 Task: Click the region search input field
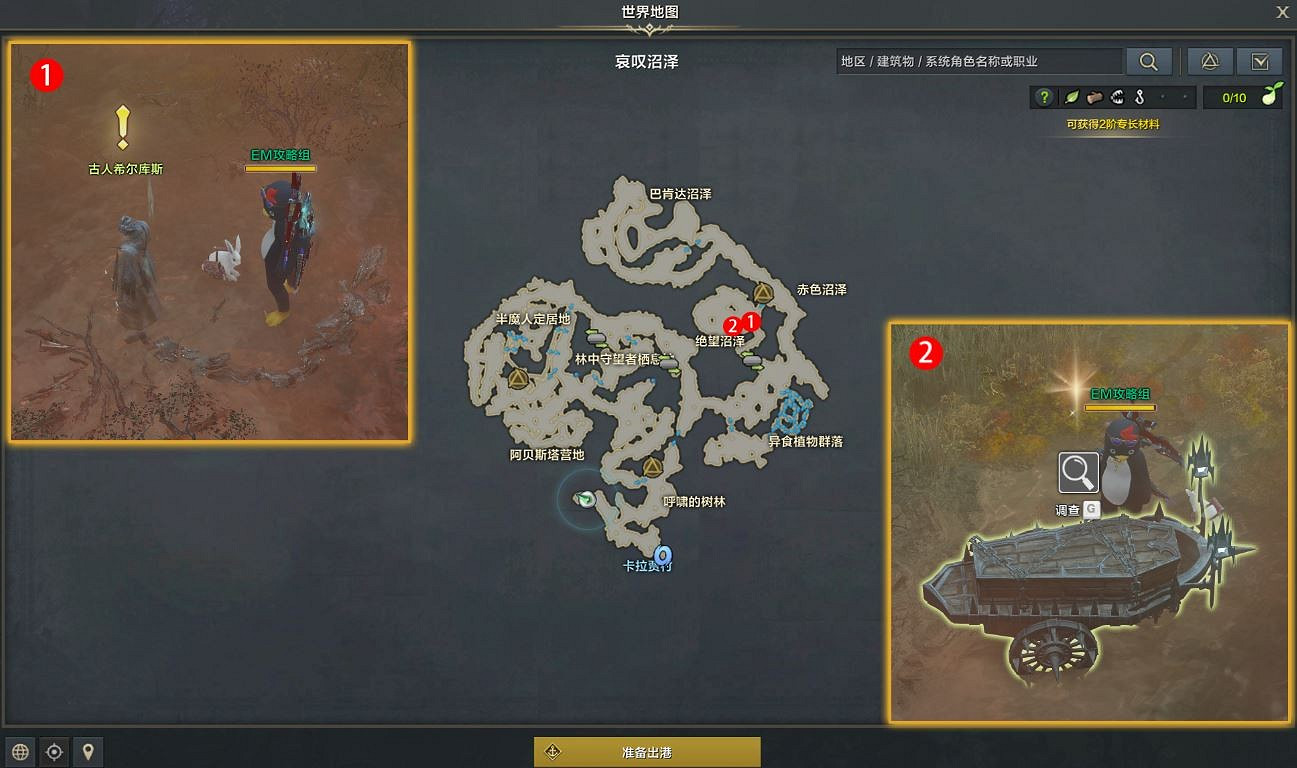[x=975, y=61]
